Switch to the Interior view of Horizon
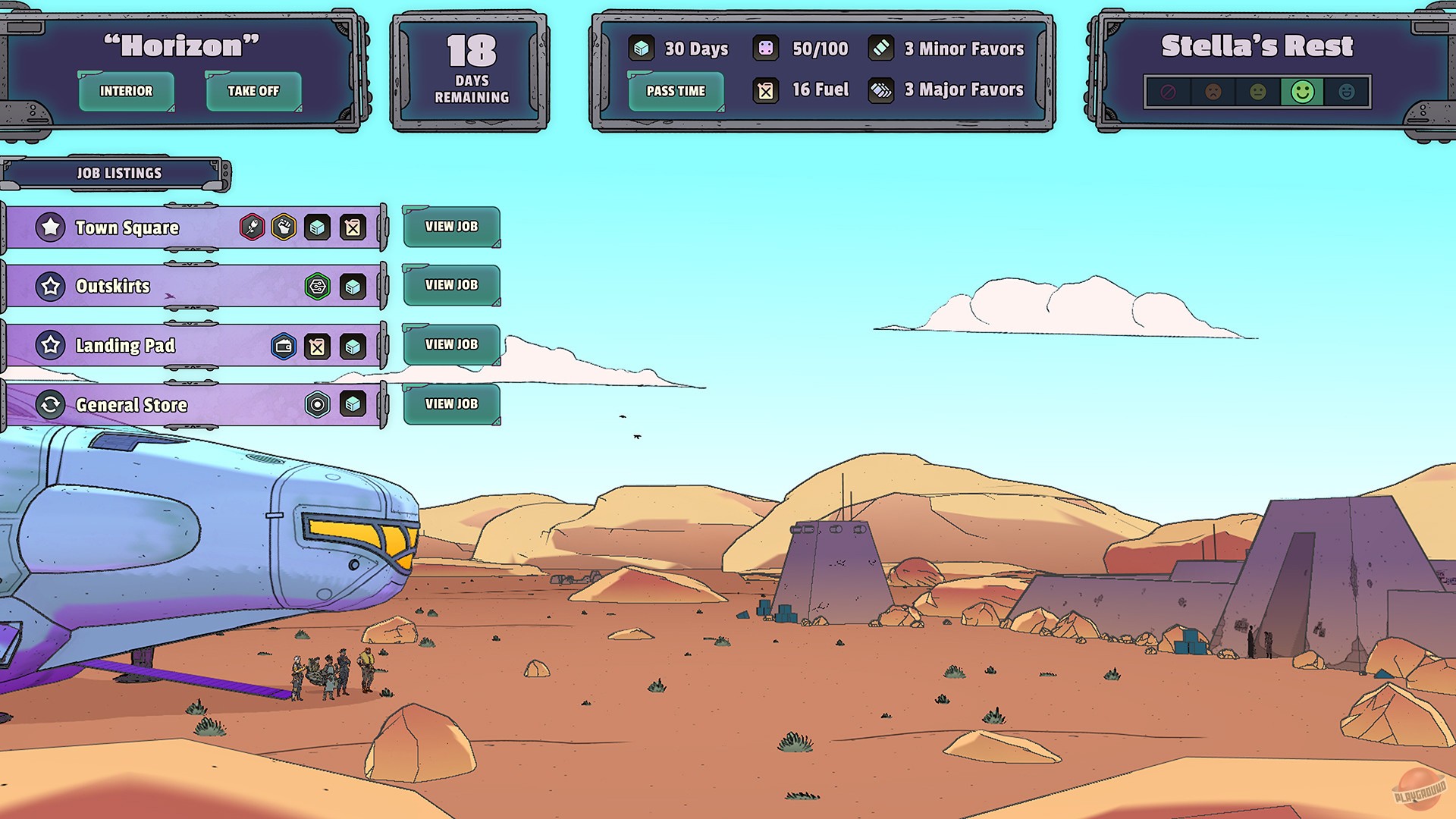 coord(126,91)
